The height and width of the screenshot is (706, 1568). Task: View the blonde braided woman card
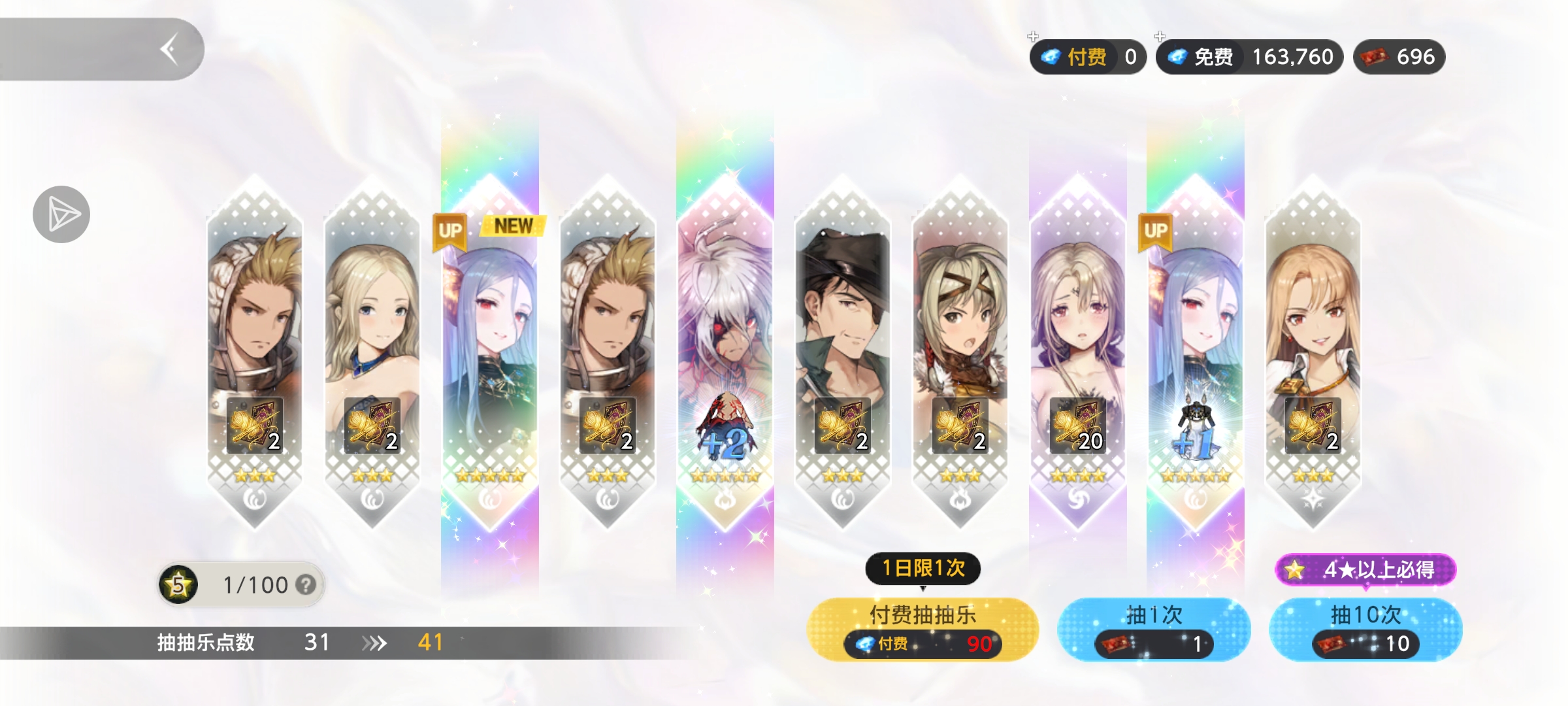pyautogui.click(x=372, y=353)
